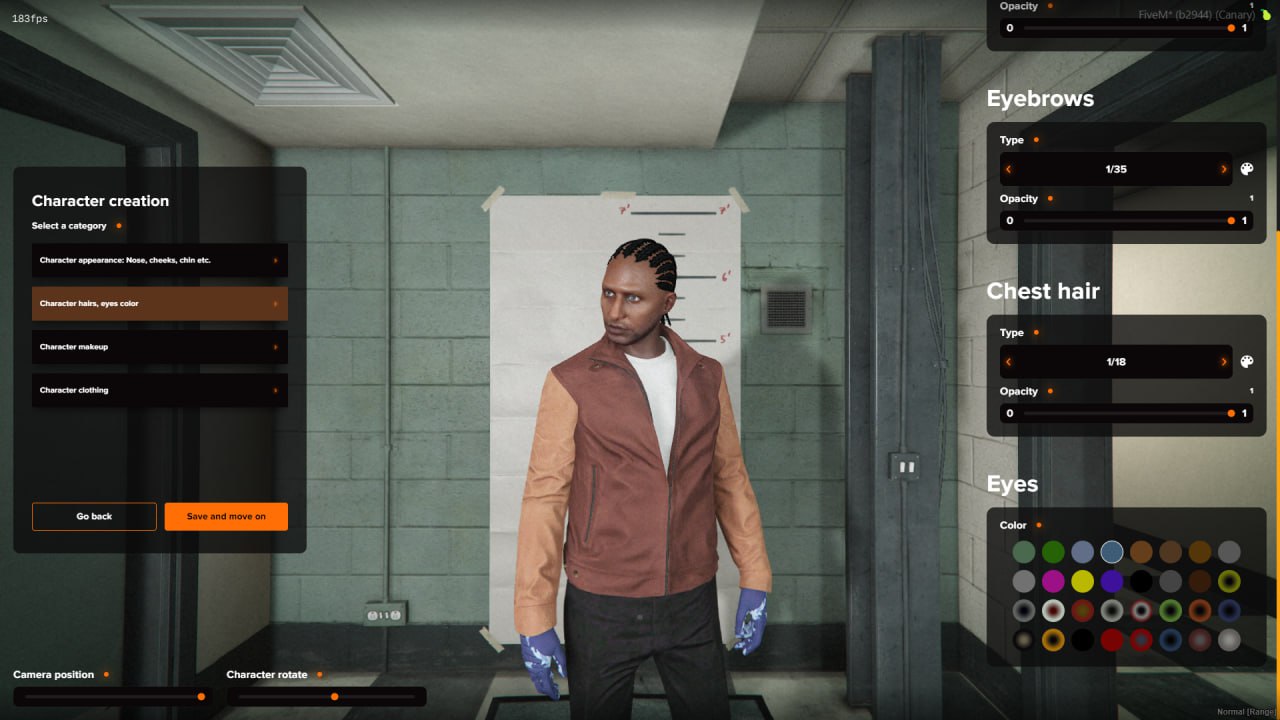Advance to the next Chest hair type

(x=1222, y=361)
